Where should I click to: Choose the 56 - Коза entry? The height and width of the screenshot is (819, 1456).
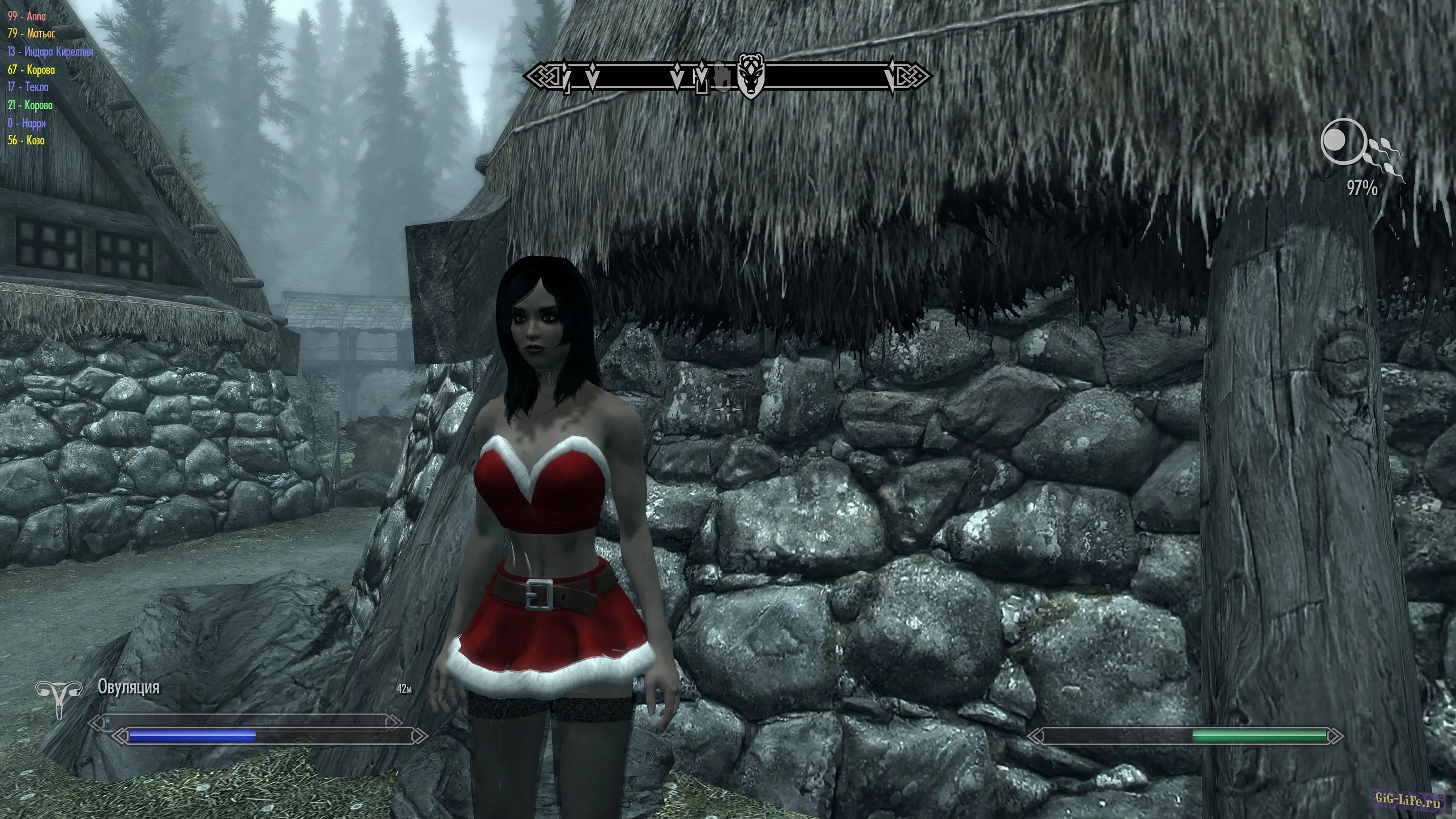(x=26, y=141)
